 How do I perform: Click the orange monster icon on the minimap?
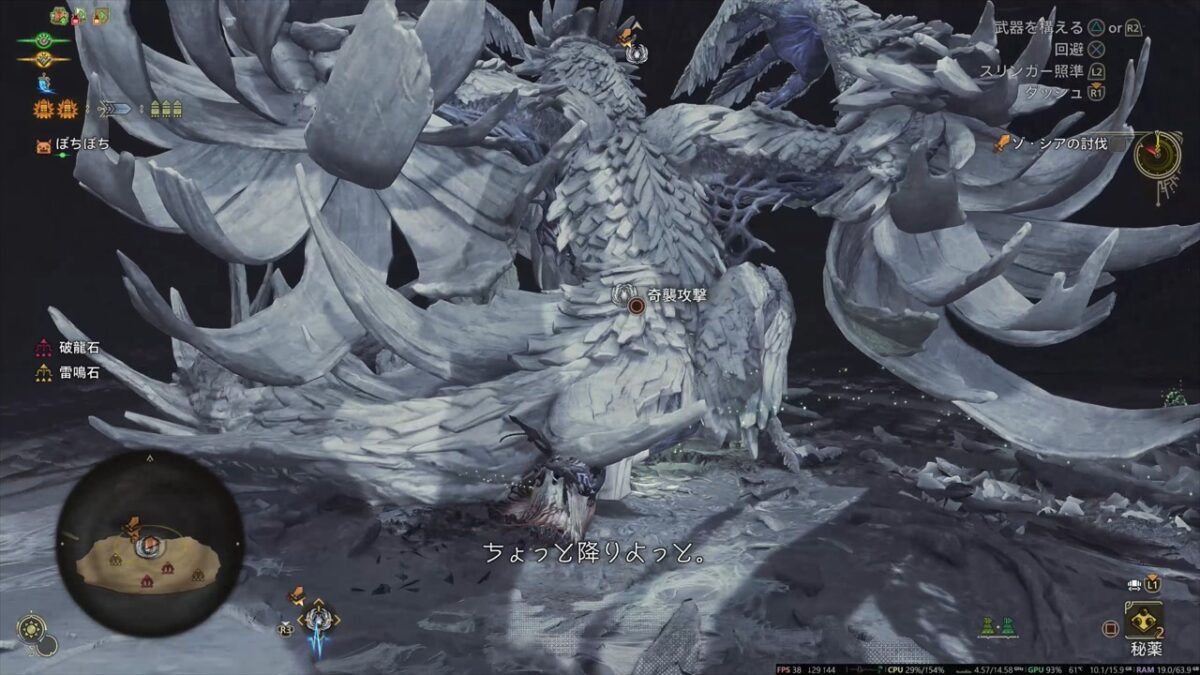(x=132, y=528)
